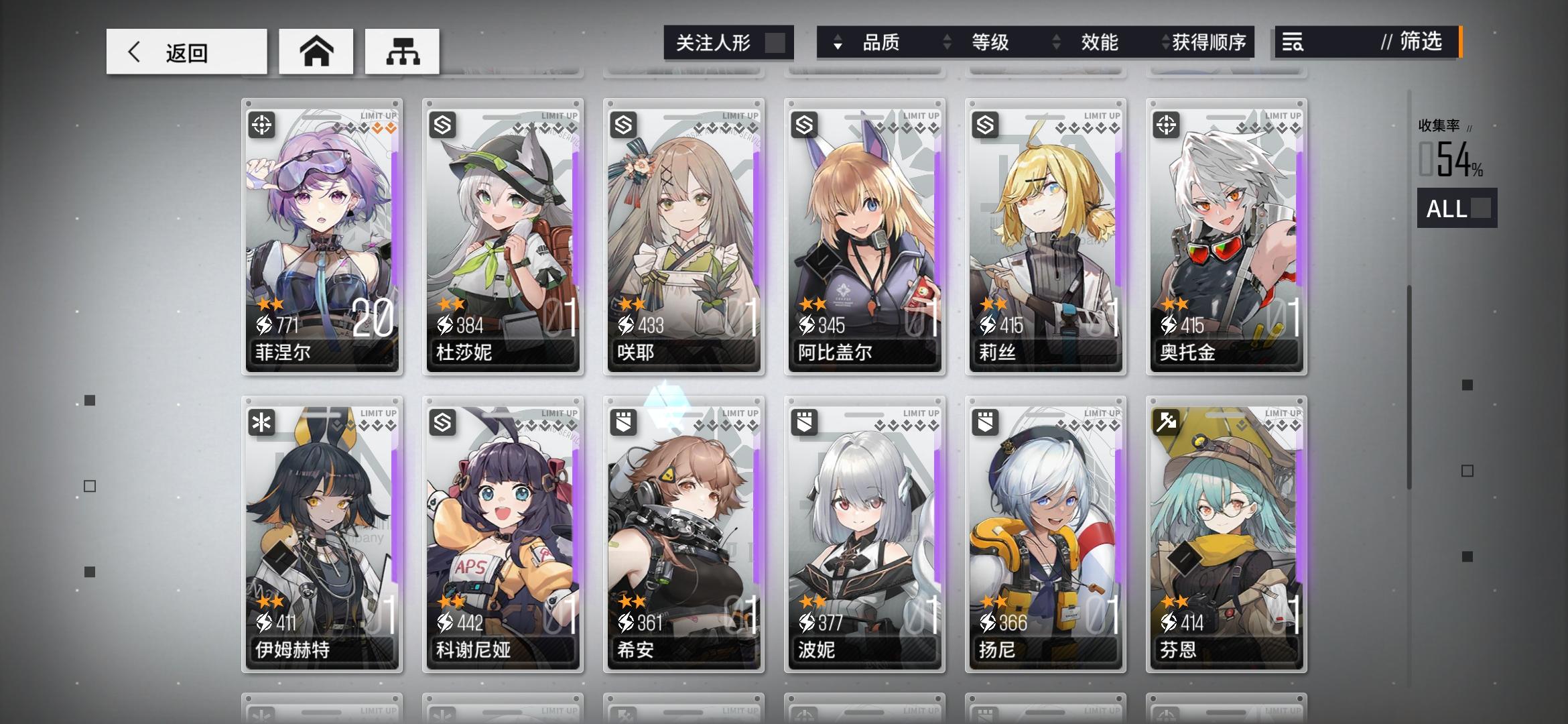Select the hammer class icon on 芬恩's card
Image resolution: width=1568 pixels, height=724 pixels.
pos(1168,422)
